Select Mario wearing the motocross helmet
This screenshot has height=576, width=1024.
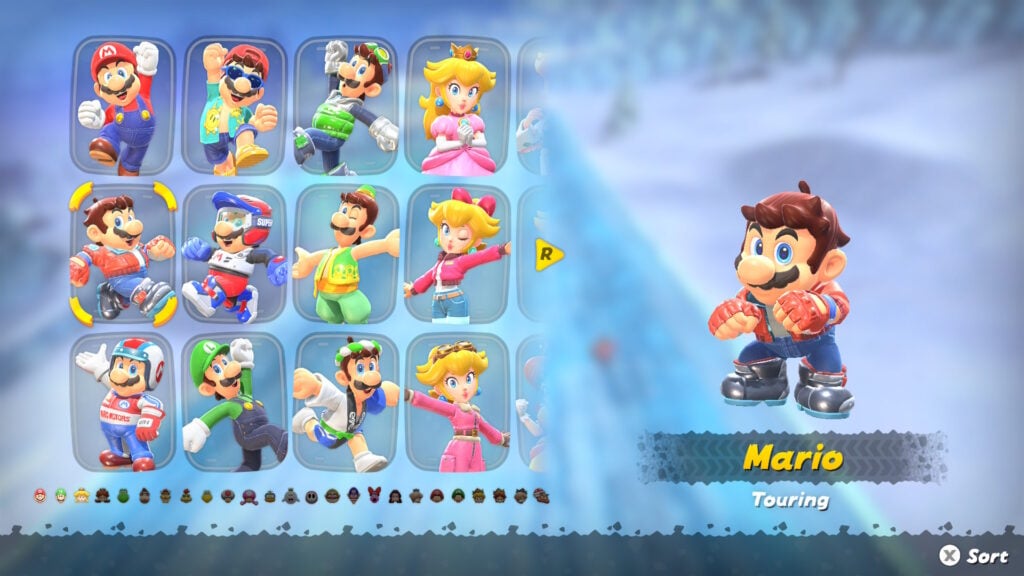235,253
